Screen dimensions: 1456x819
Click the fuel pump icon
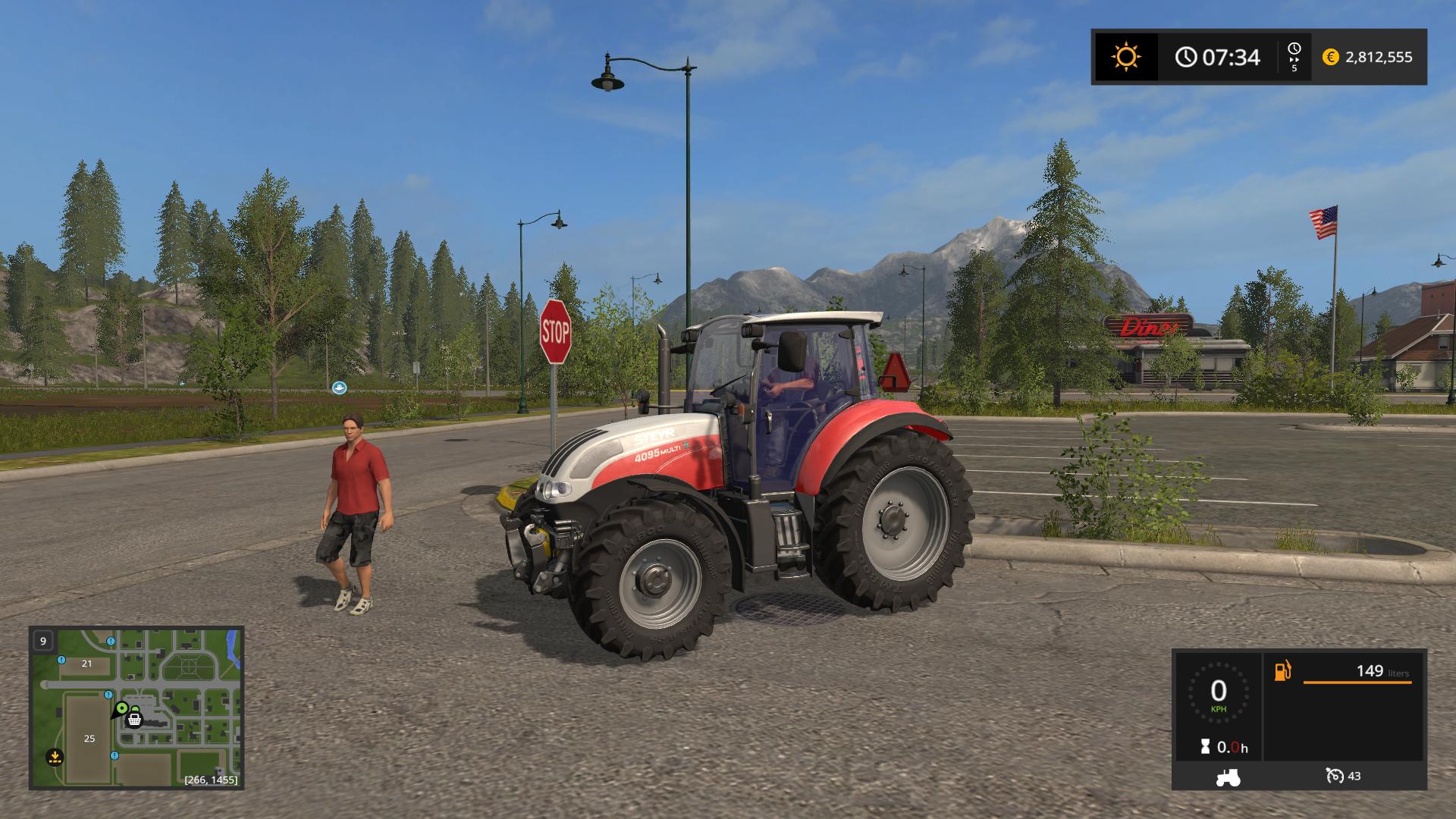pos(1282,671)
